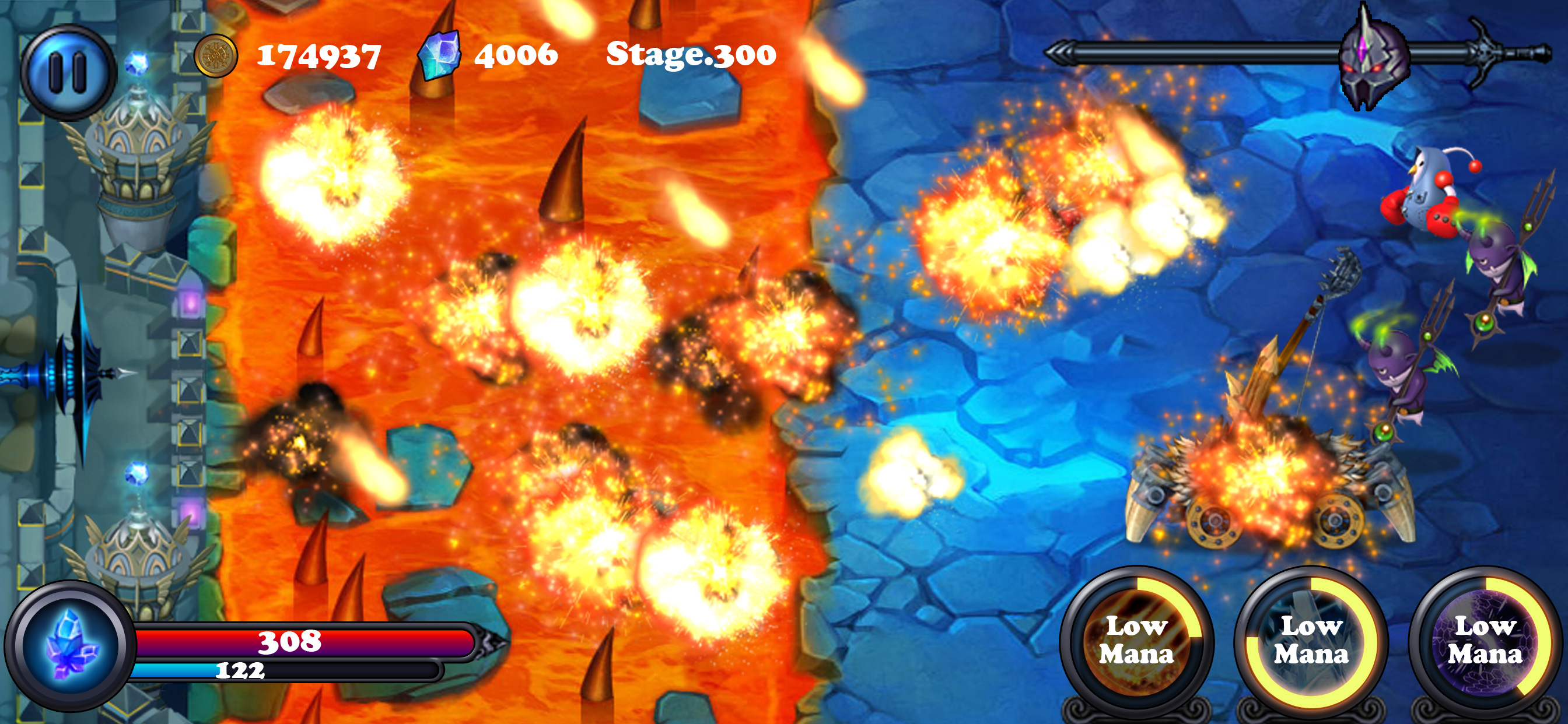Use the purple lightning spell orb
The height and width of the screenshot is (724, 1568).
click(1485, 641)
